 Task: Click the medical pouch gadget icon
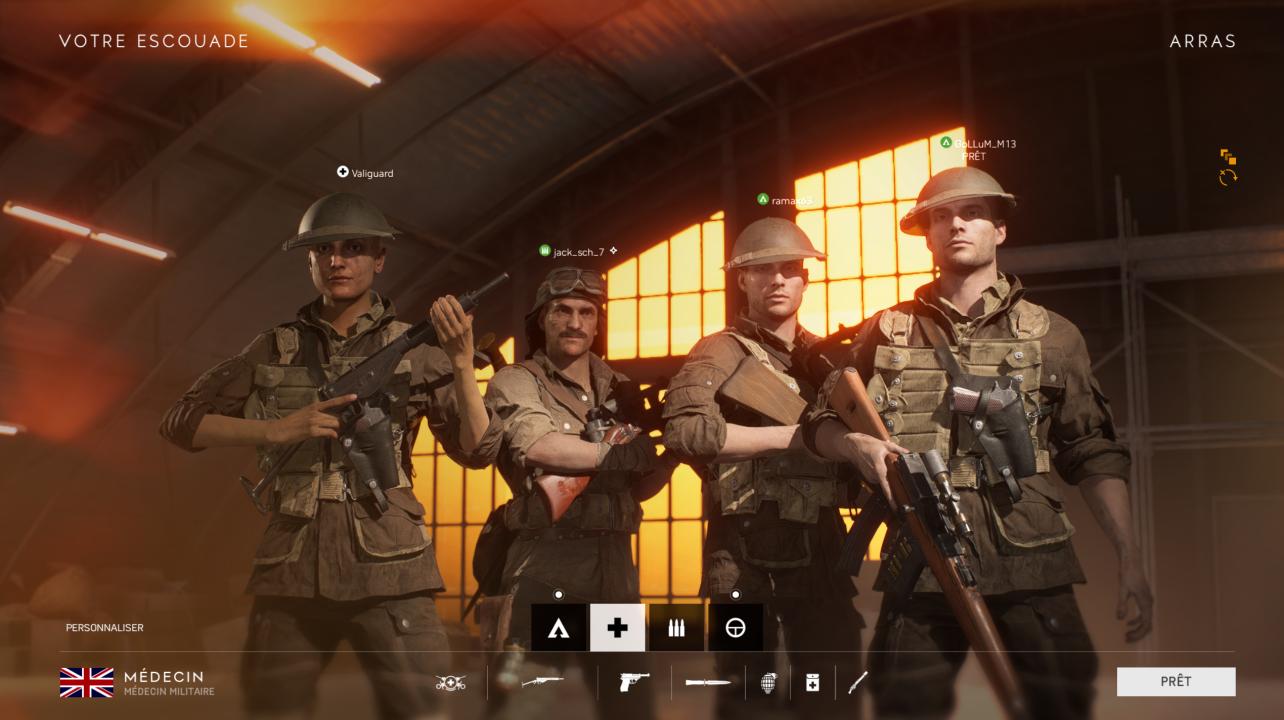[811, 683]
